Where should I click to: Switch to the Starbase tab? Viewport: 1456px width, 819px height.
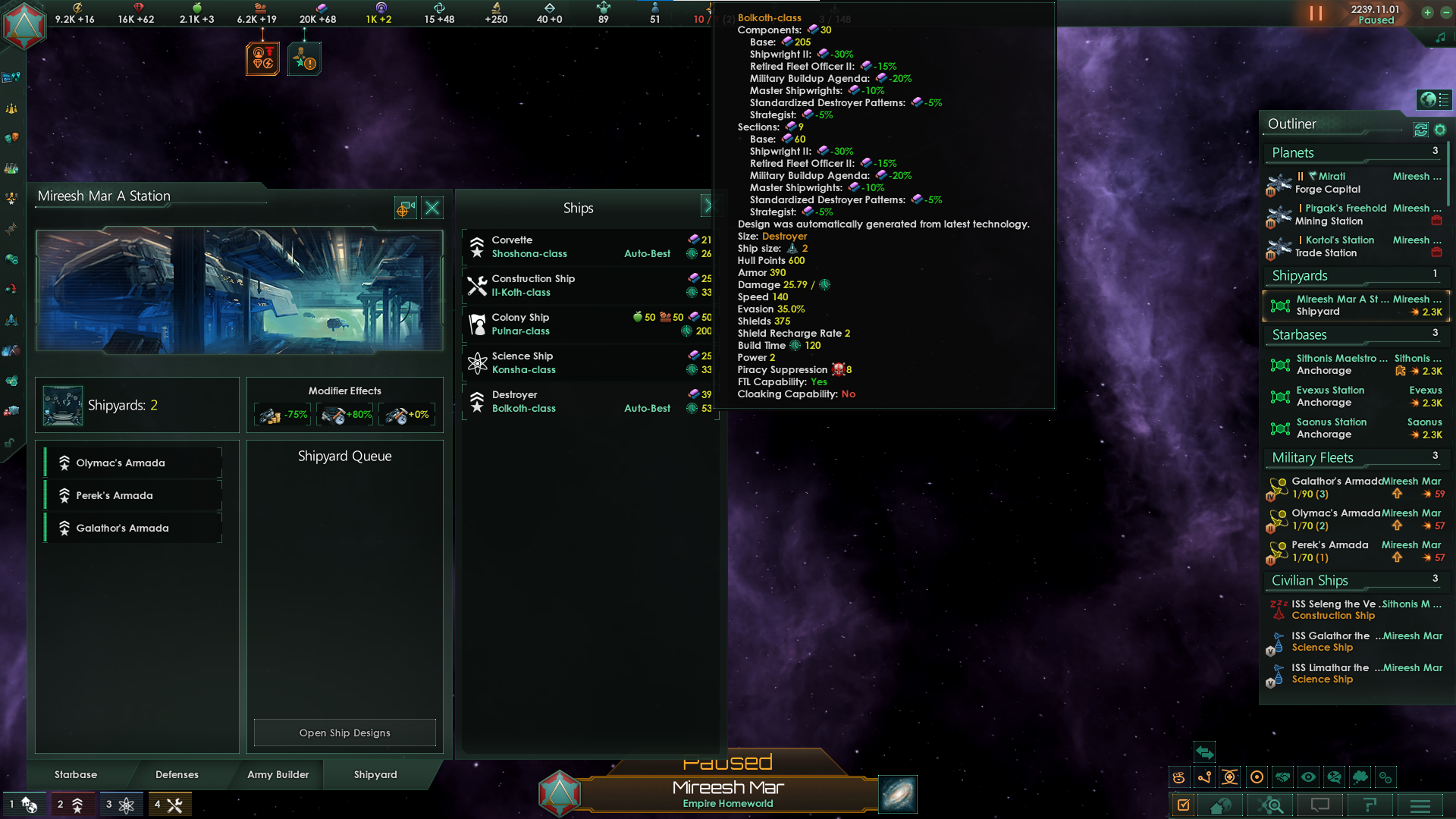tap(75, 774)
